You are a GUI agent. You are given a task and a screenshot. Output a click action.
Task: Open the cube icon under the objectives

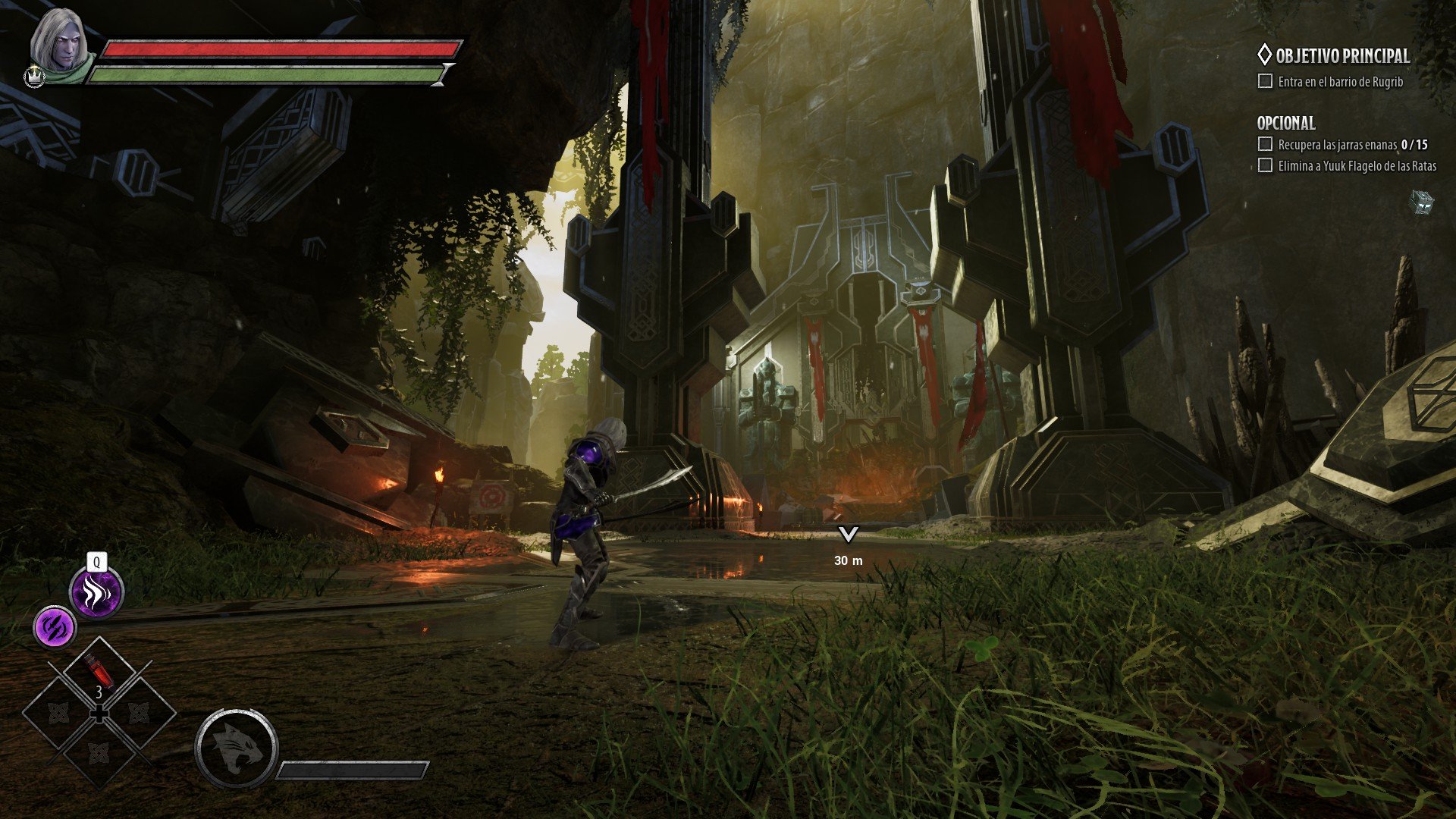(1423, 202)
